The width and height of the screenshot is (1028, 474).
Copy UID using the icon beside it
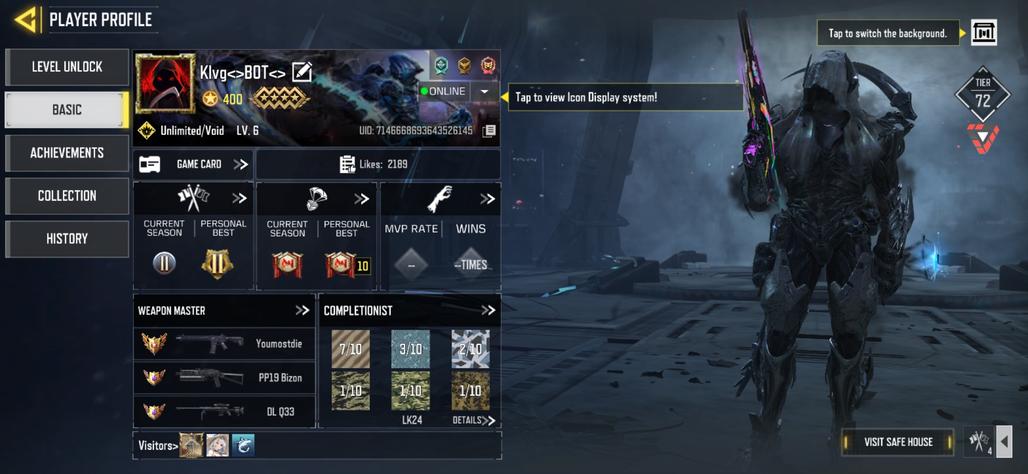click(x=489, y=131)
